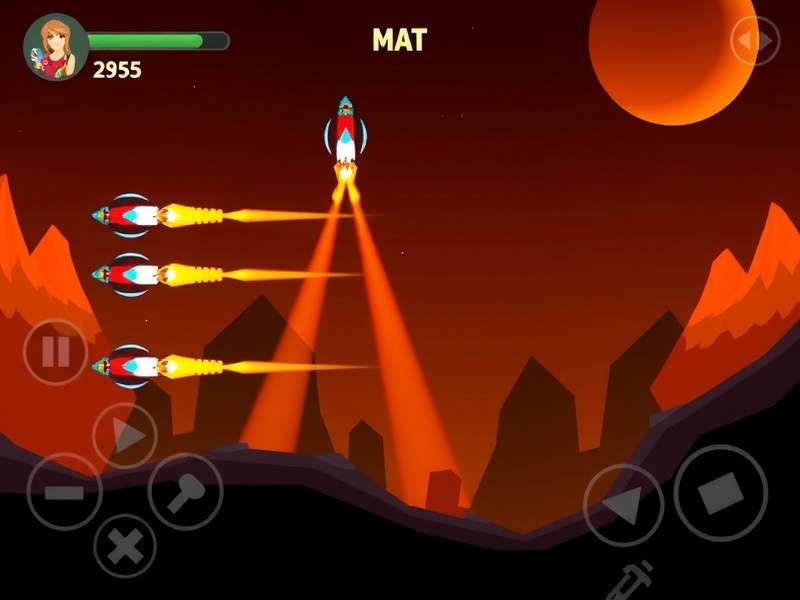
Task: Open the girl character portrait
Action: tap(56, 47)
